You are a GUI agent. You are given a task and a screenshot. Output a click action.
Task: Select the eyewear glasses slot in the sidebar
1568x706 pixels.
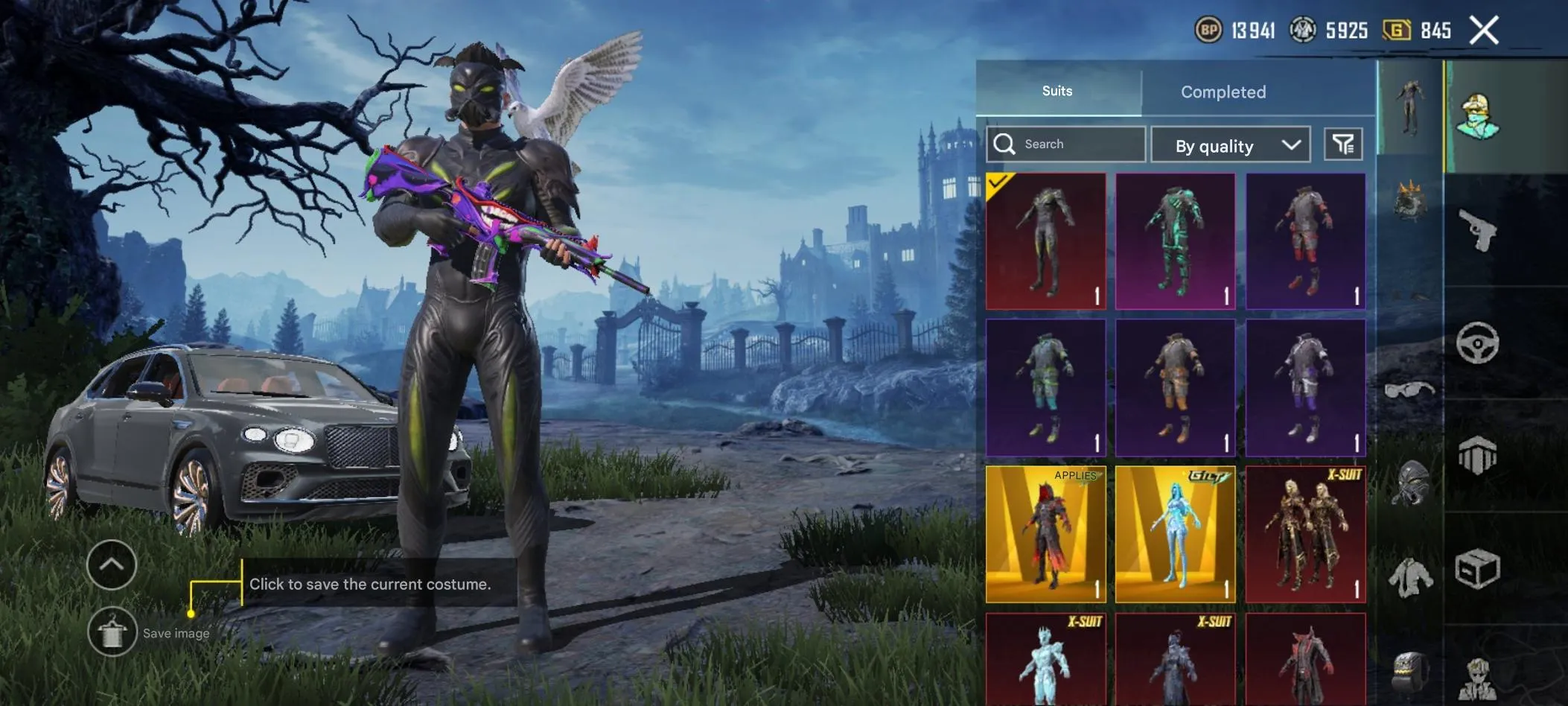(1409, 390)
